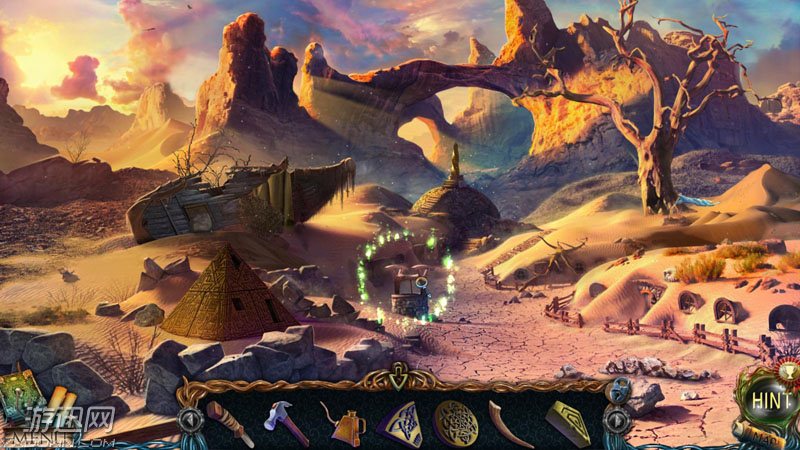Select the brass oil can item

click(x=342, y=423)
